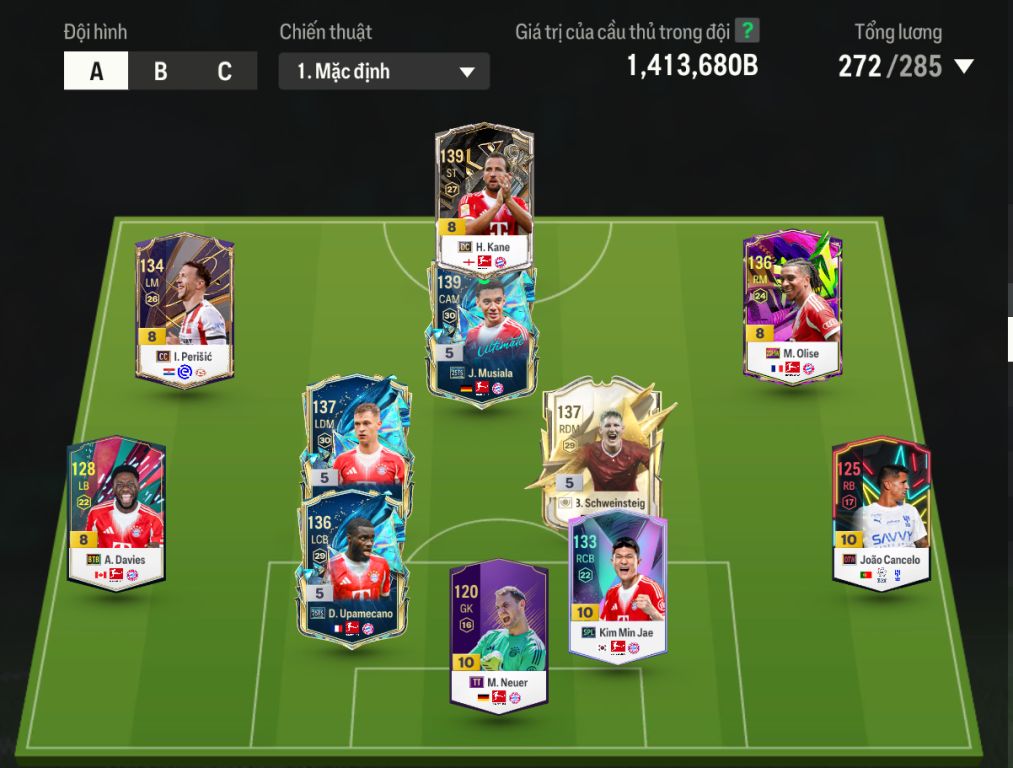Select the M. Neuer goalkeeper card
Viewport: 1013px width, 768px height.
[x=498, y=635]
